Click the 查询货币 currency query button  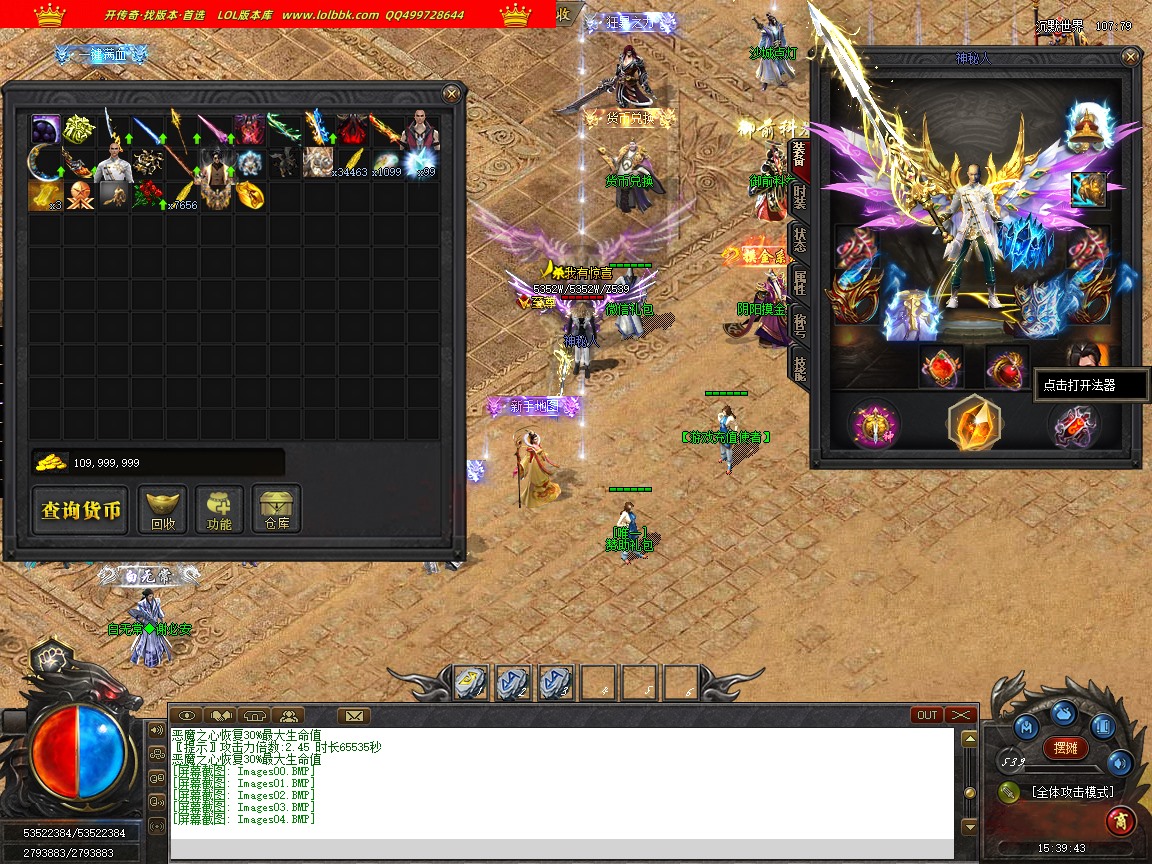(x=80, y=511)
